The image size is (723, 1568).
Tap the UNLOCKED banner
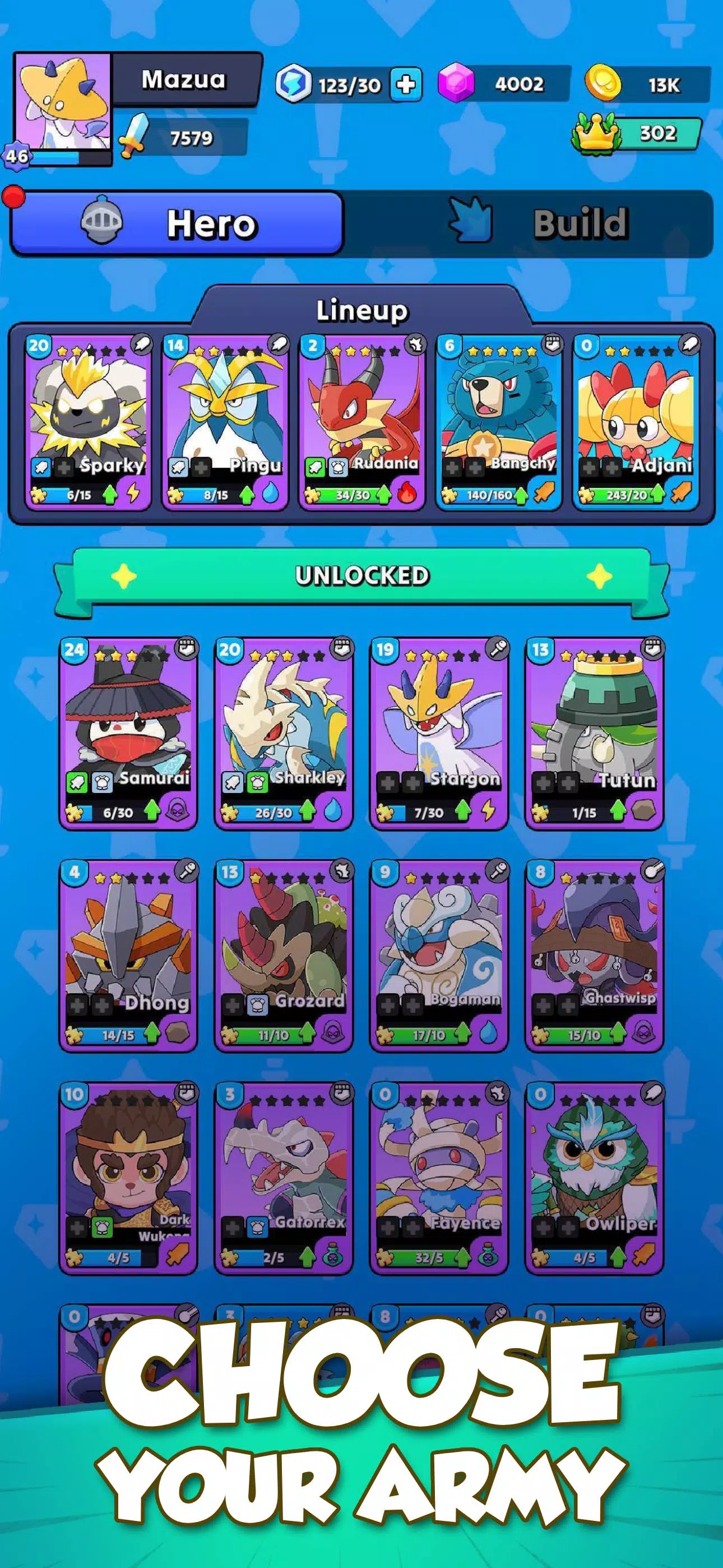[361, 575]
